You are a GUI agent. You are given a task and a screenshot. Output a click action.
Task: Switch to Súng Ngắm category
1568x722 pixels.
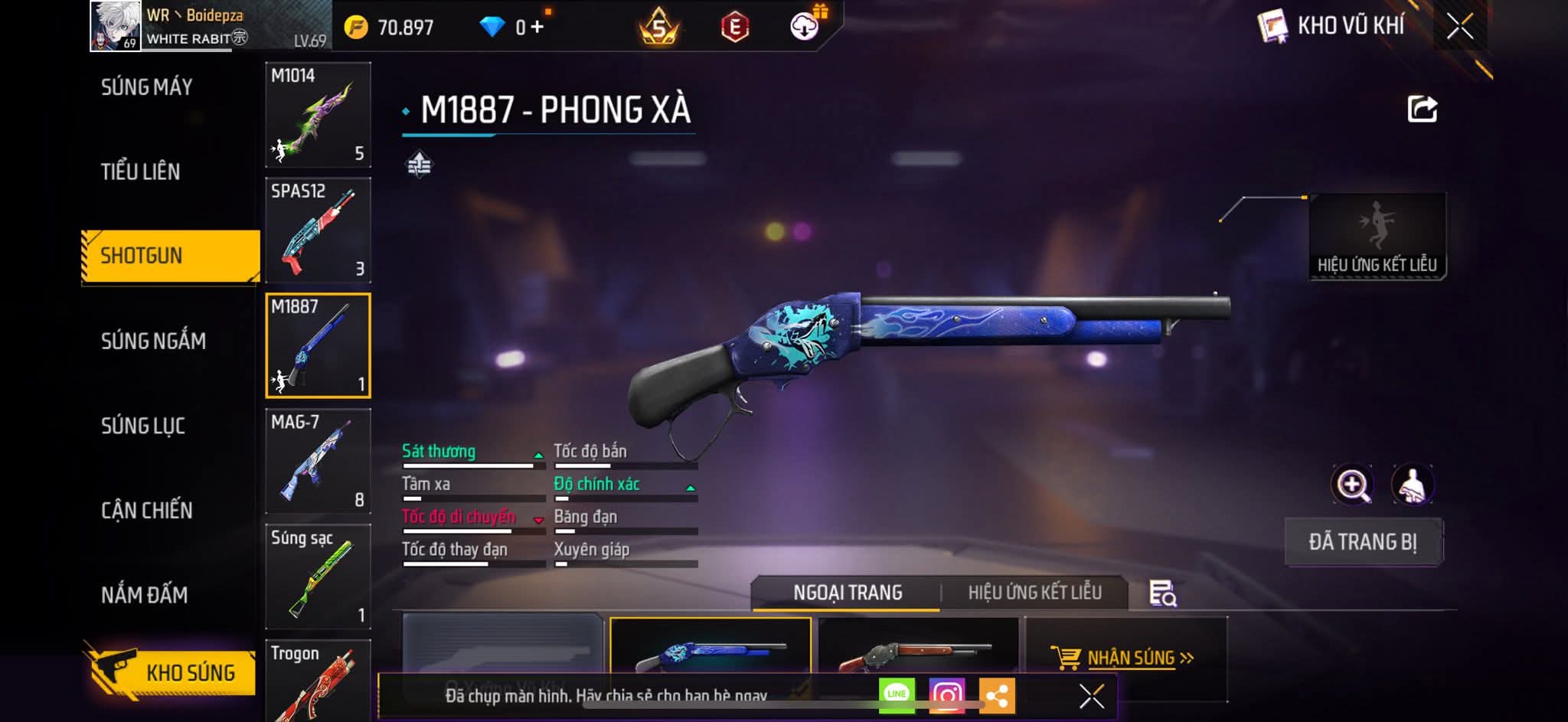153,341
